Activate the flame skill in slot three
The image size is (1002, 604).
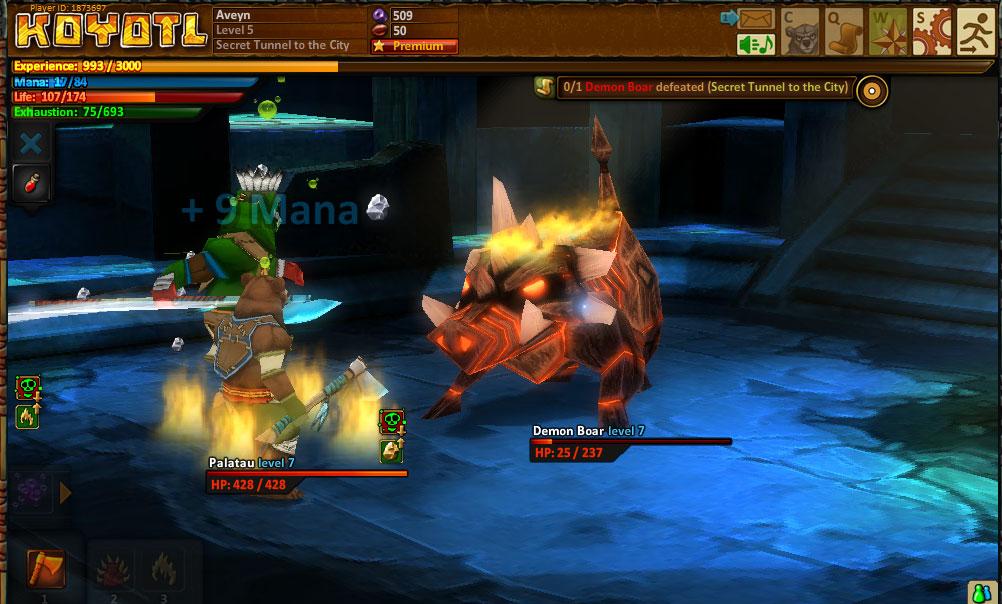pyautogui.click(x=160, y=571)
